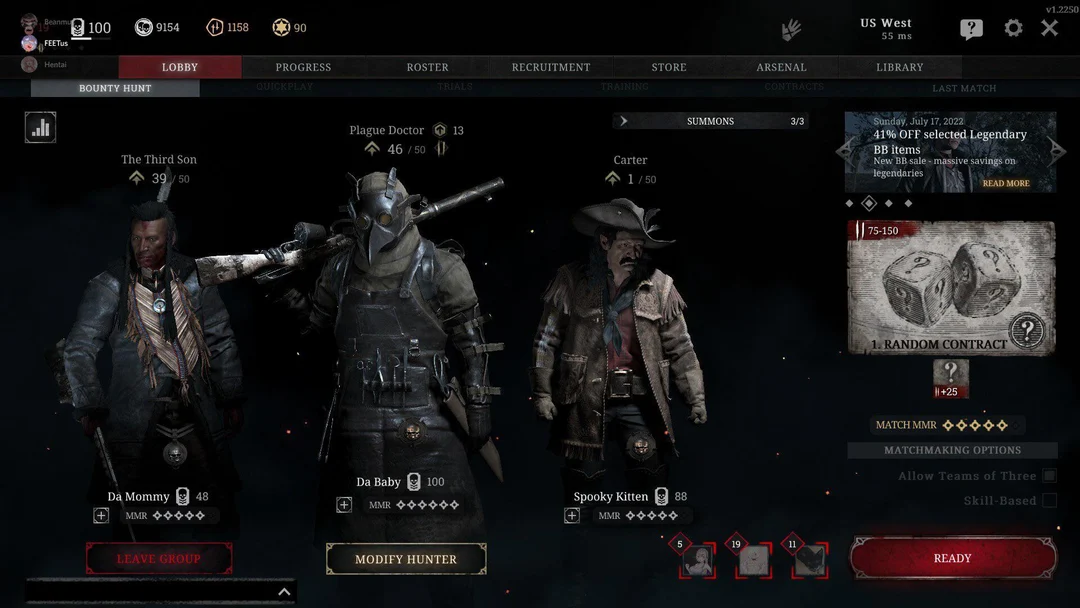Open the Library tab
This screenshot has width=1080, height=608.
[x=899, y=67]
